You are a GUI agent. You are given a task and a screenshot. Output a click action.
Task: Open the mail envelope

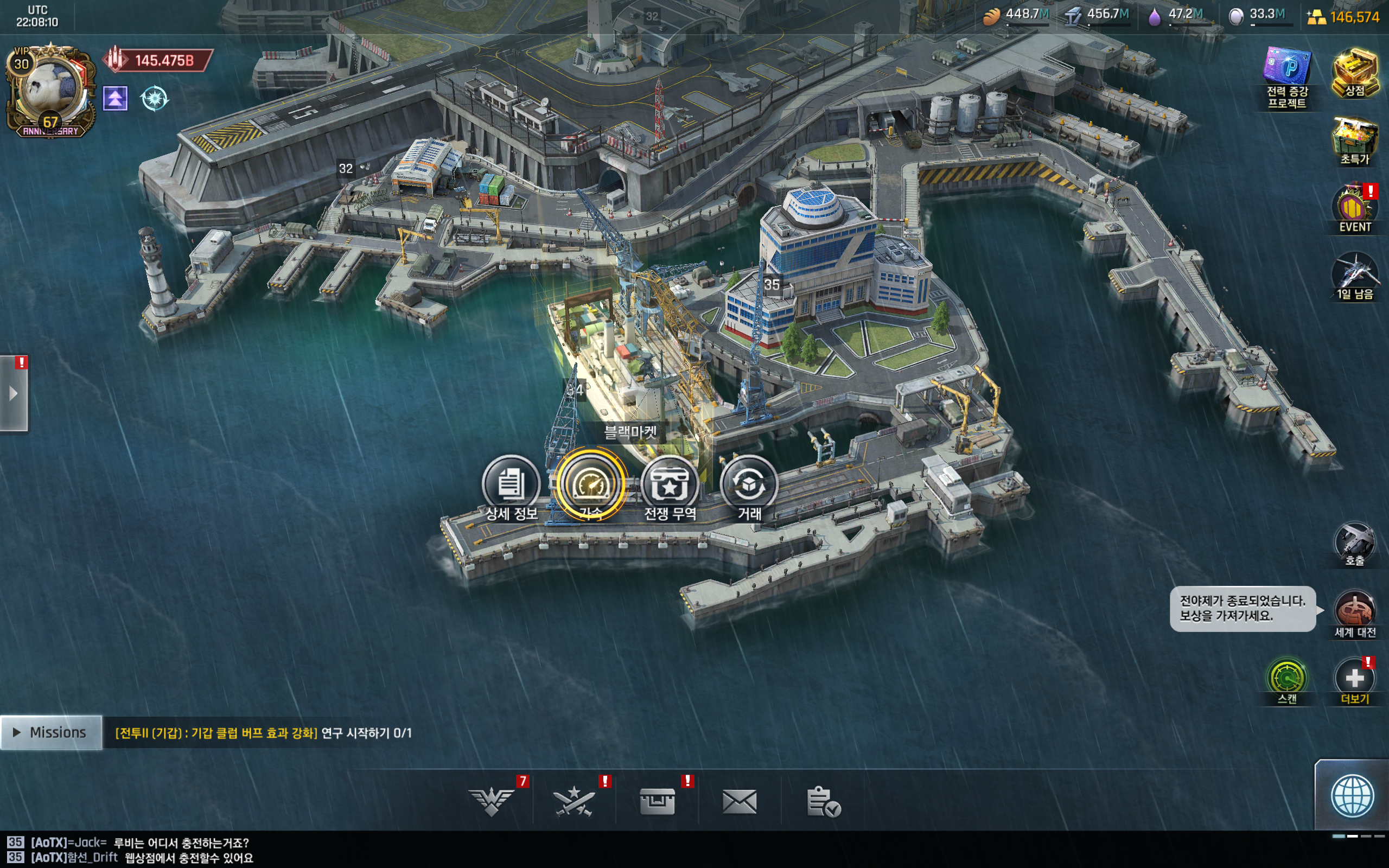(740, 801)
